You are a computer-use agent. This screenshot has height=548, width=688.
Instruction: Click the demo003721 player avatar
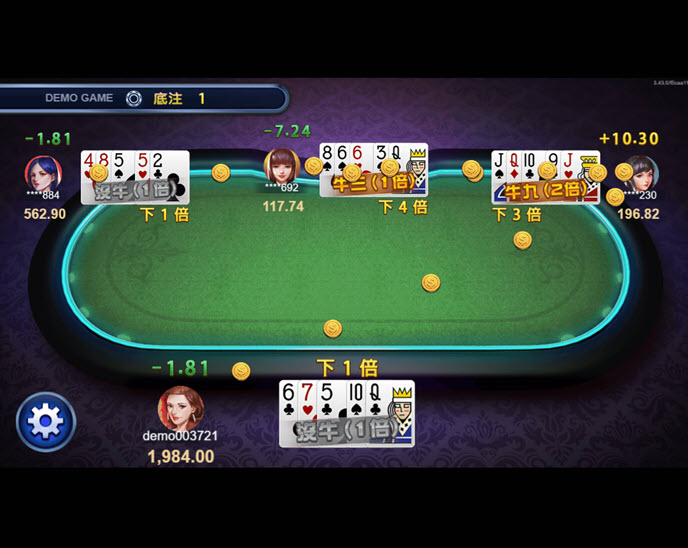click(181, 407)
